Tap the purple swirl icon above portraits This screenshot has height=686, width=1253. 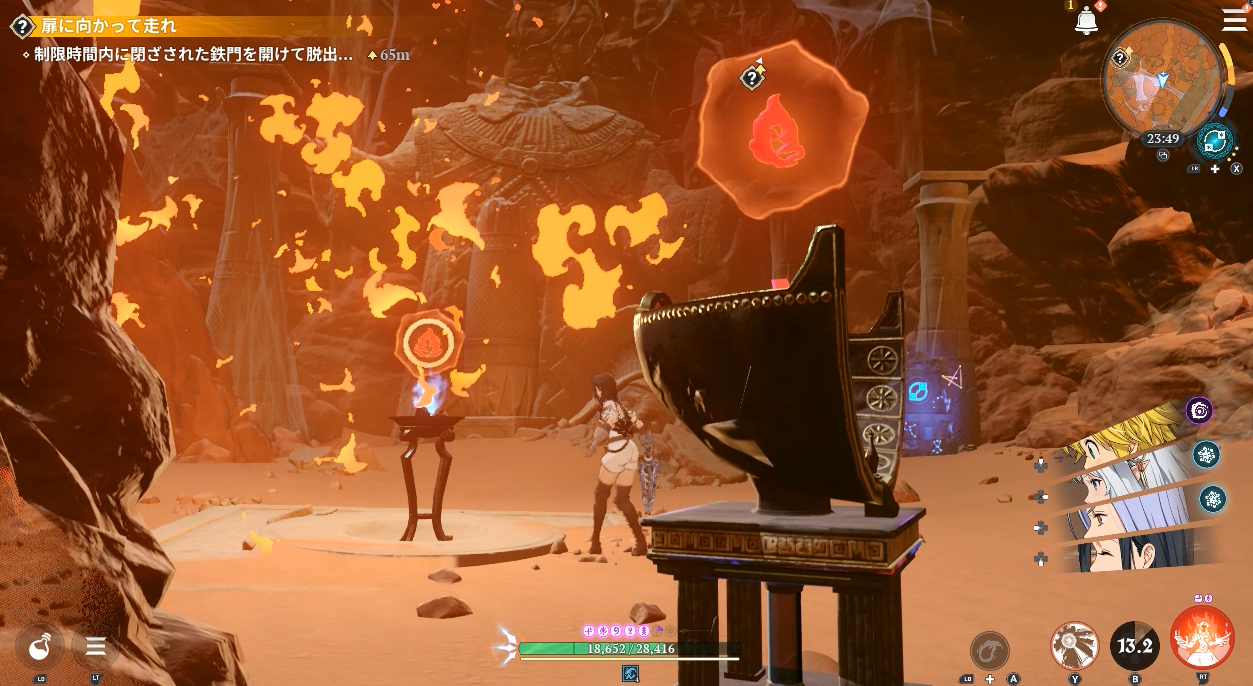[1199, 410]
